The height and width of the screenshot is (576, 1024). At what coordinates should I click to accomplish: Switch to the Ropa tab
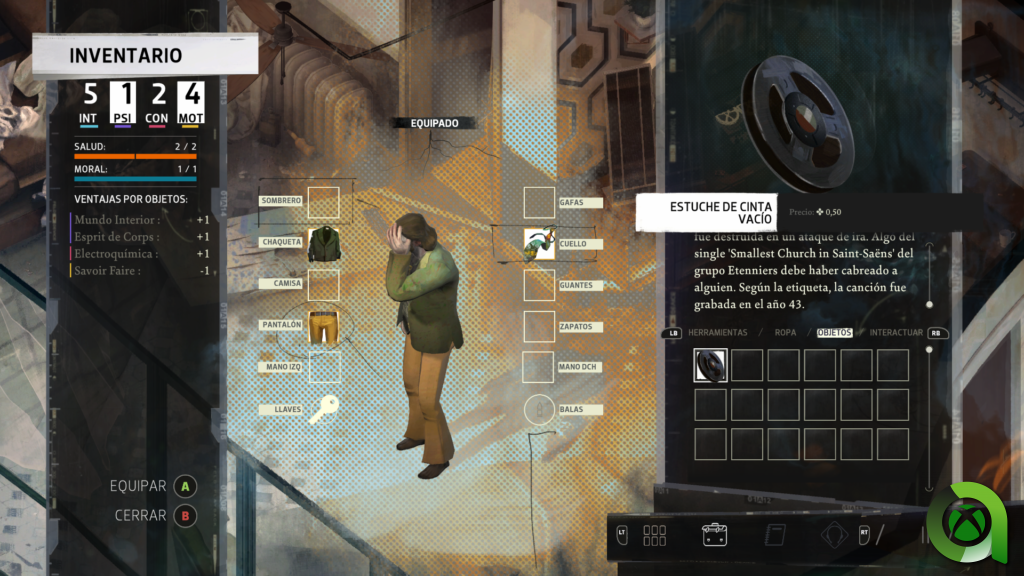[x=783, y=332]
